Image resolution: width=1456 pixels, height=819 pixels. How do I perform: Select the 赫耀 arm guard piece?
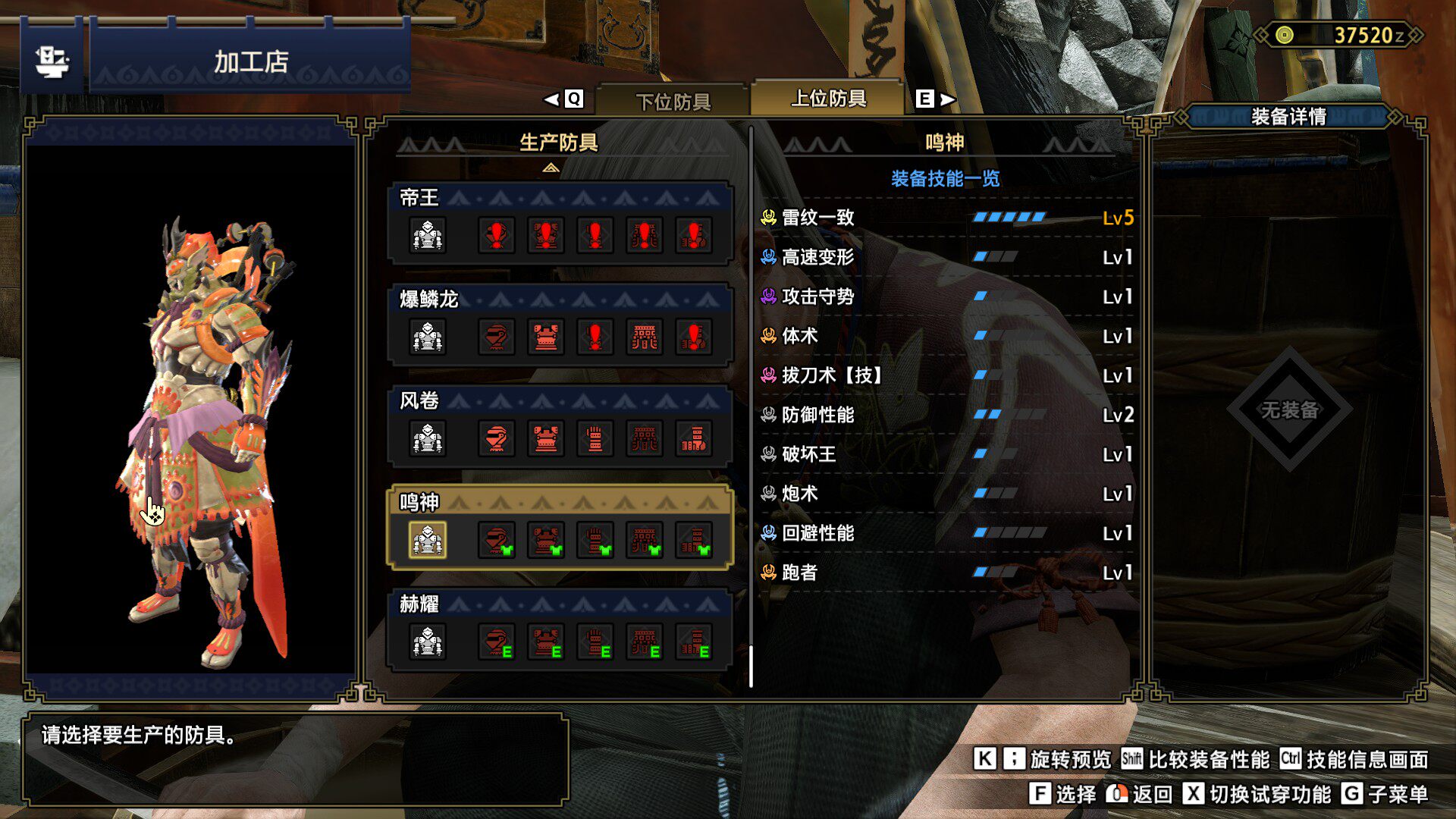[595, 642]
